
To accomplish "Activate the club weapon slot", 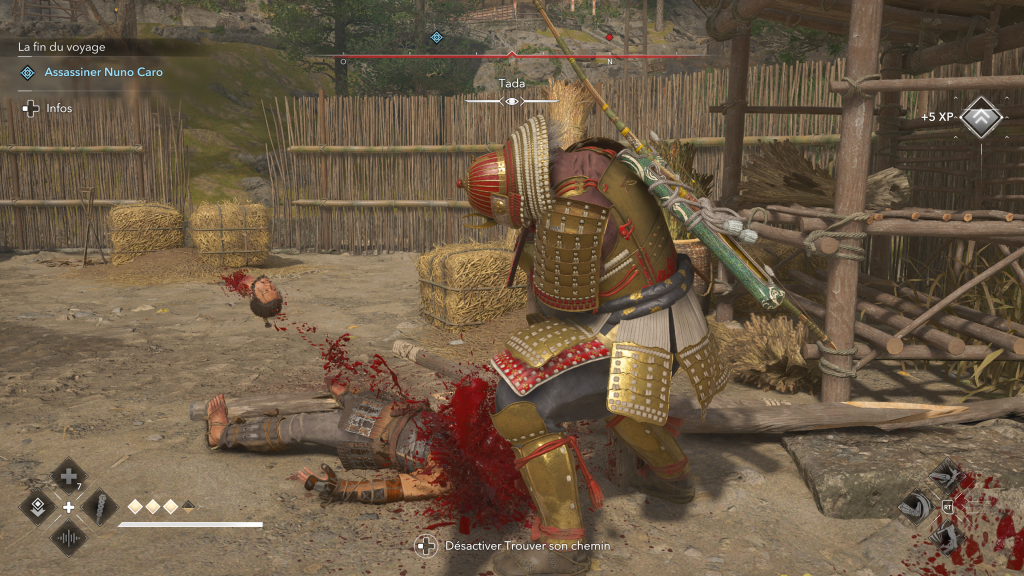I will [99, 507].
